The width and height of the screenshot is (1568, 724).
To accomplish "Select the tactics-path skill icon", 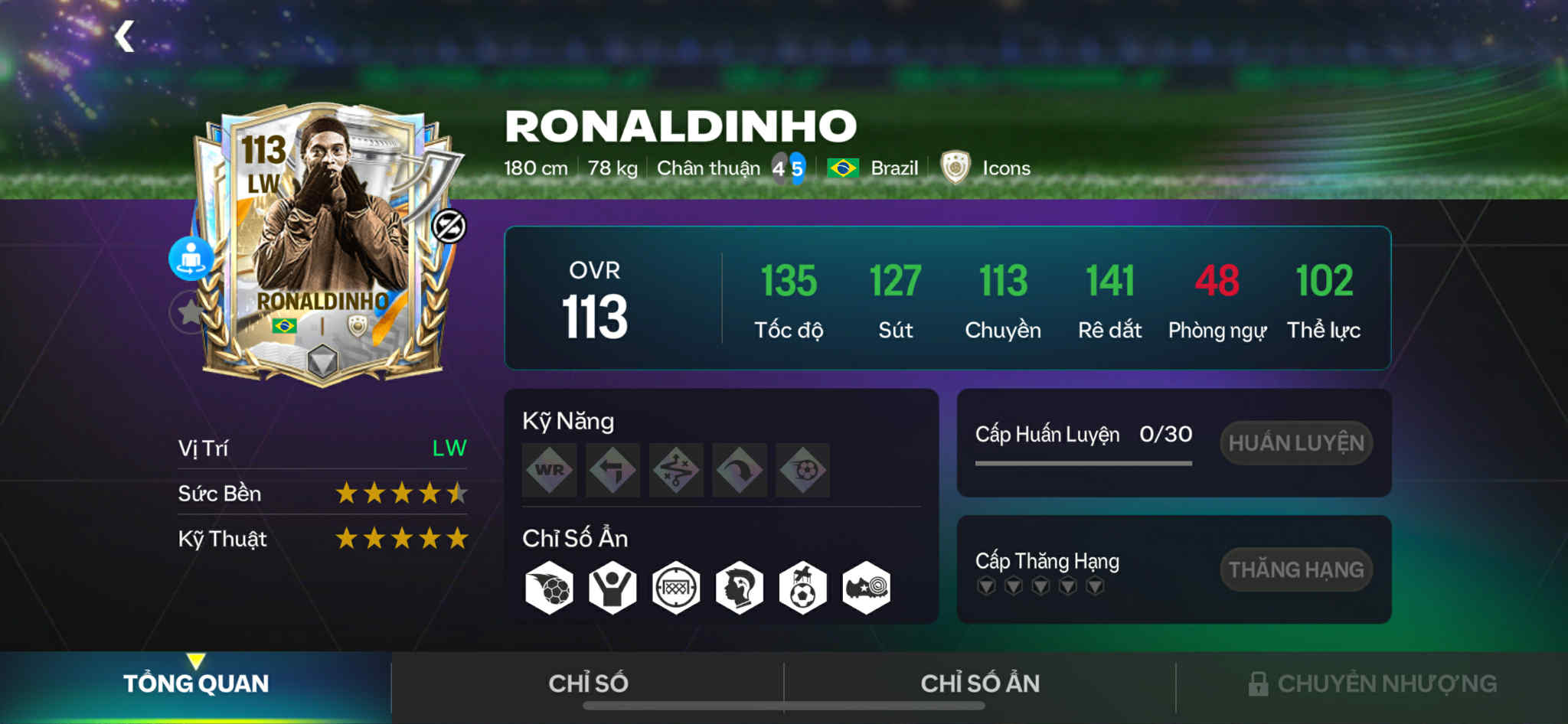I will click(x=676, y=470).
